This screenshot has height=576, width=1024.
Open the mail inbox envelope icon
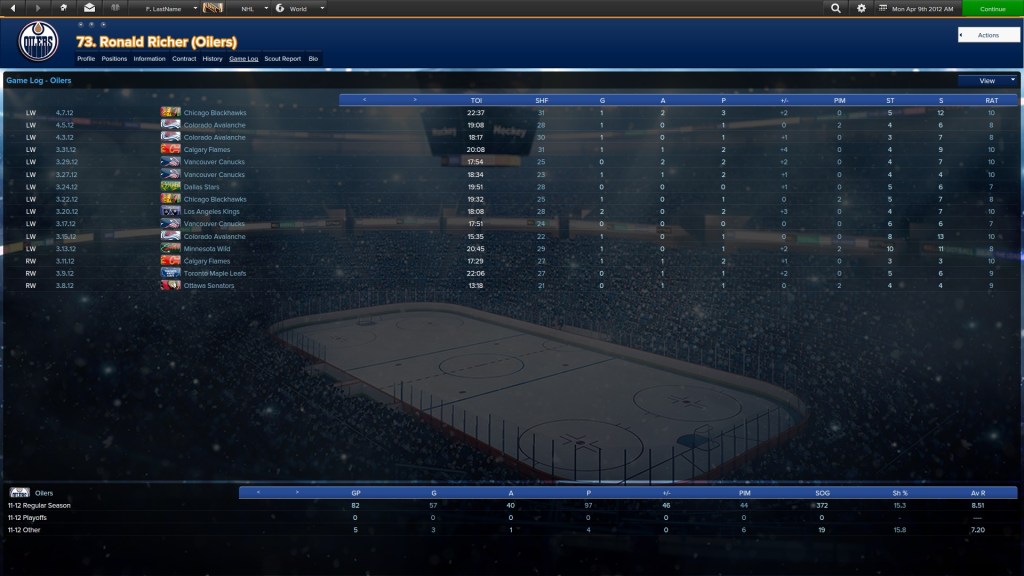point(89,8)
